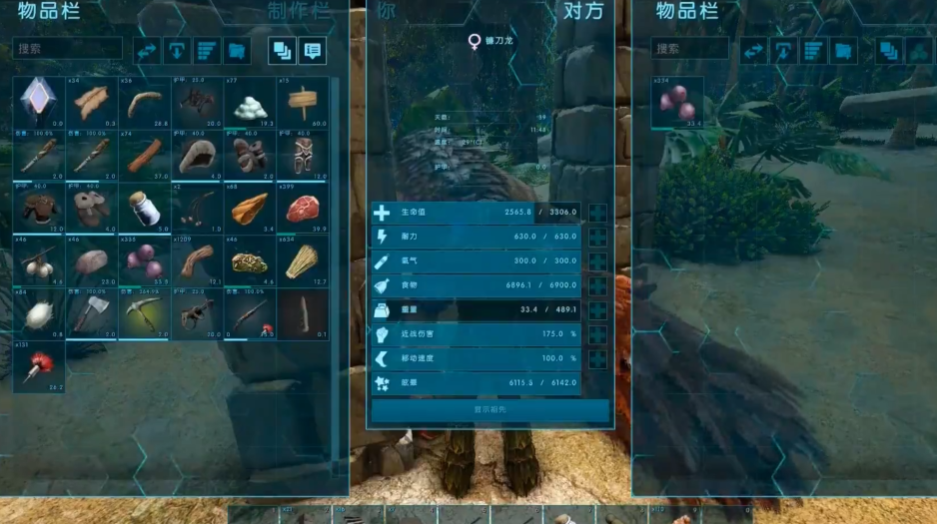Level up the 近战伤害 melee damage stat

point(598,335)
